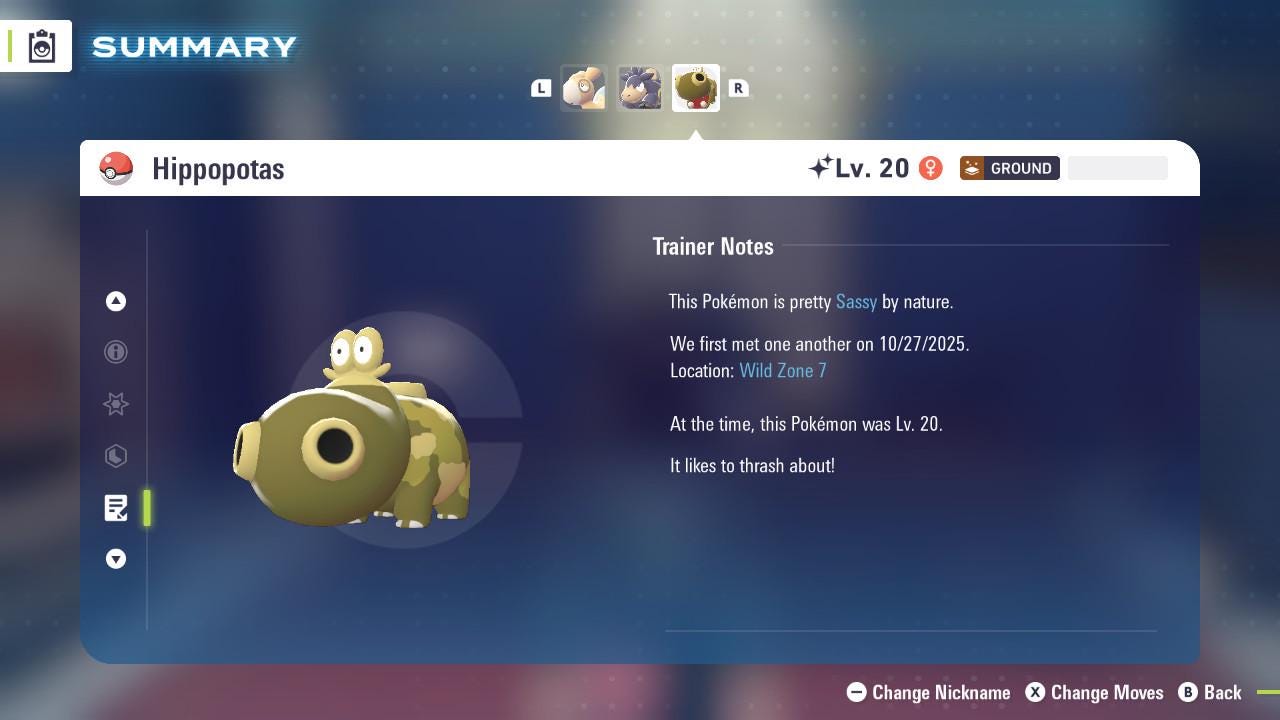
Task: Click the green active-section indicator bar
Action: point(146,508)
